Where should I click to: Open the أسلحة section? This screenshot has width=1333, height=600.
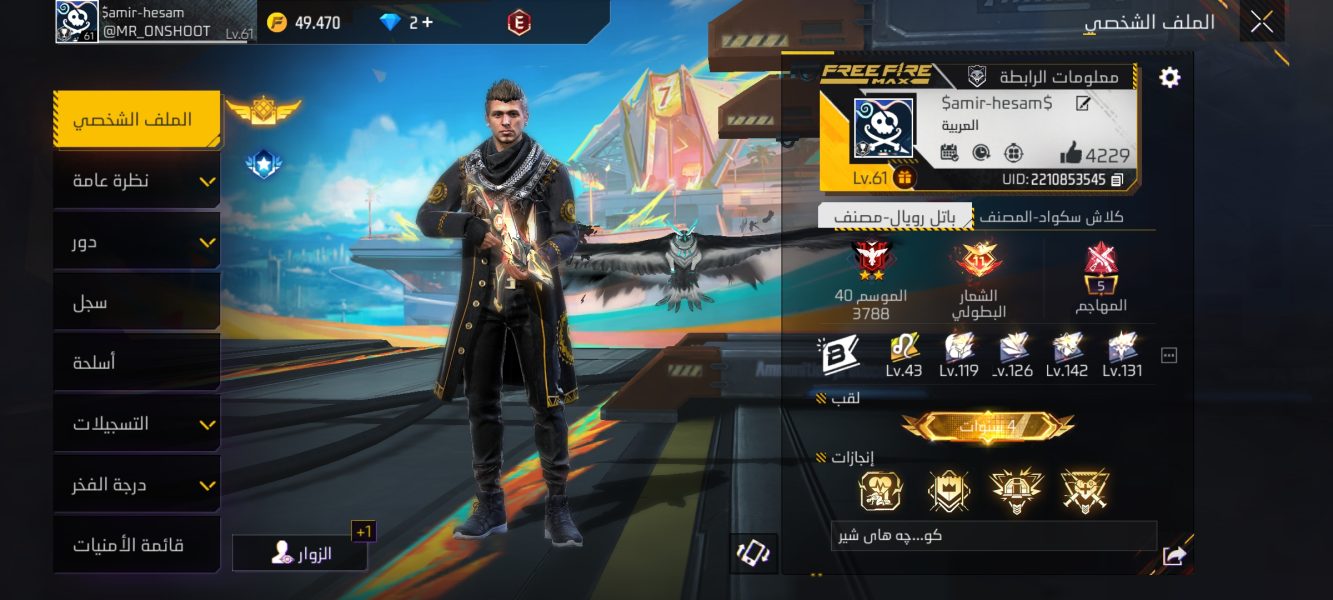(136, 363)
